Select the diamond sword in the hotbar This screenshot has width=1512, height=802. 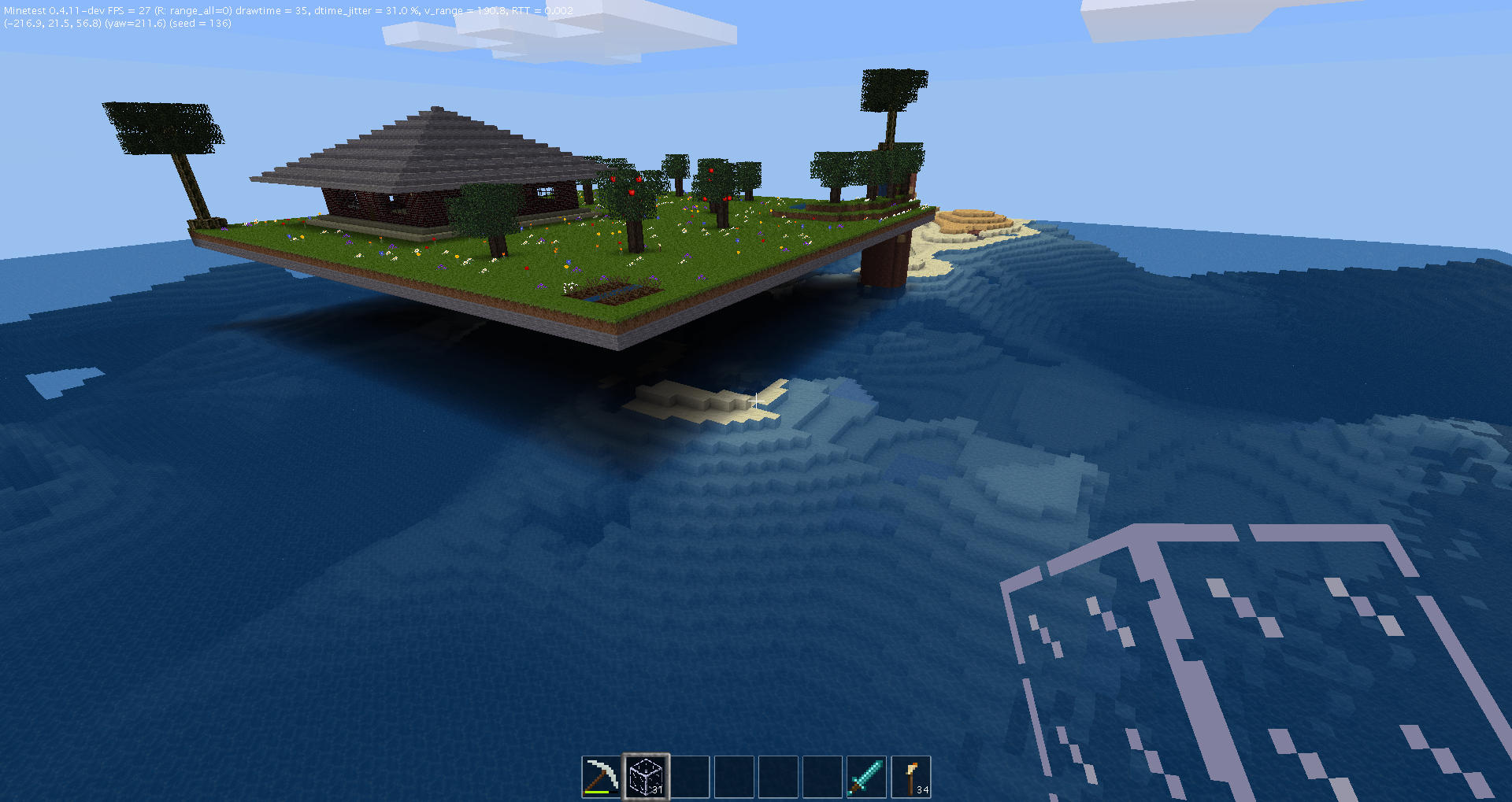866,775
